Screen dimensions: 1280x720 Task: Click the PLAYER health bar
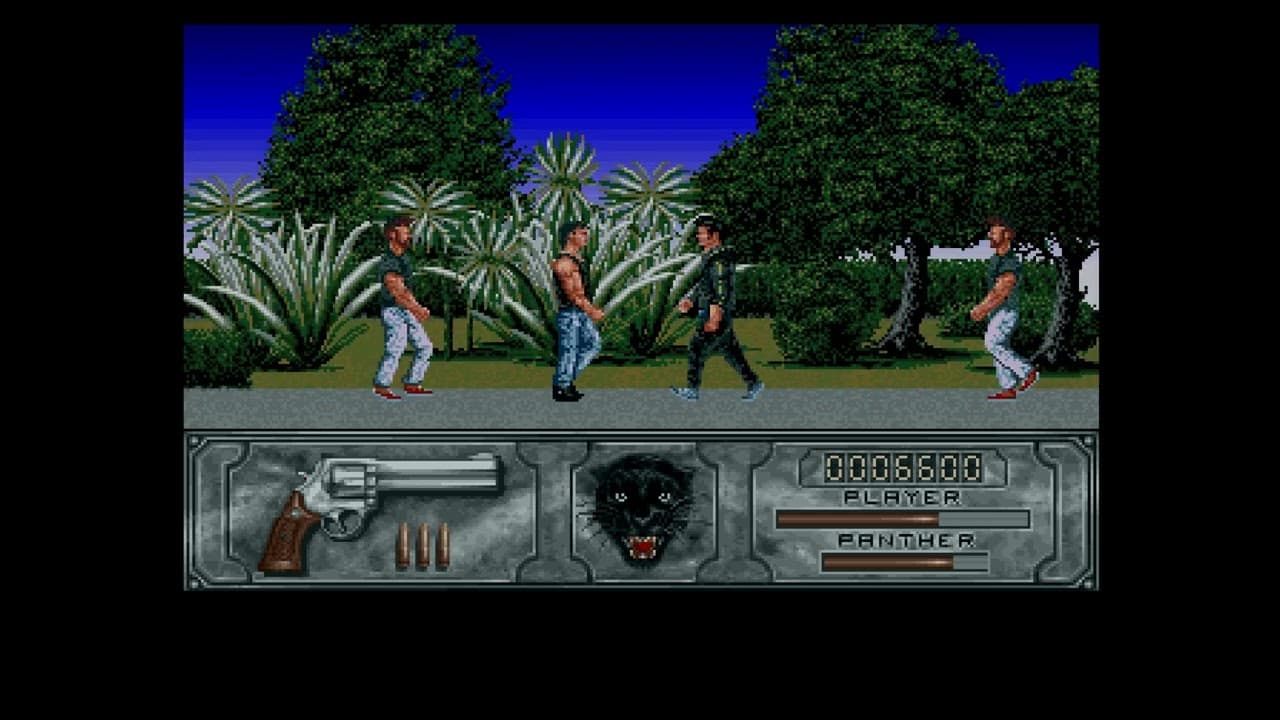click(x=900, y=518)
